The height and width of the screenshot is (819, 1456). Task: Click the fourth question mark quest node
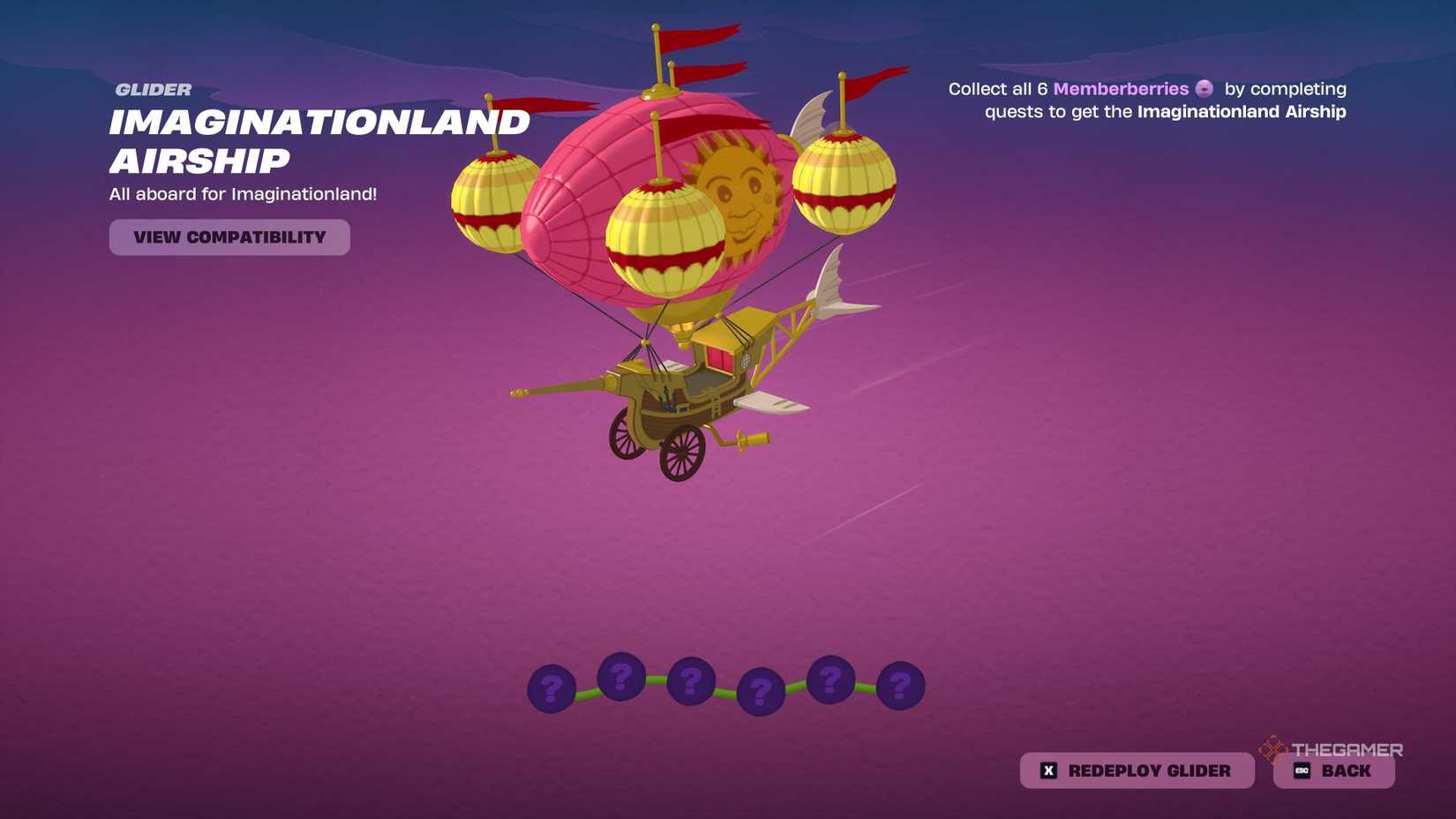[760, 688]
